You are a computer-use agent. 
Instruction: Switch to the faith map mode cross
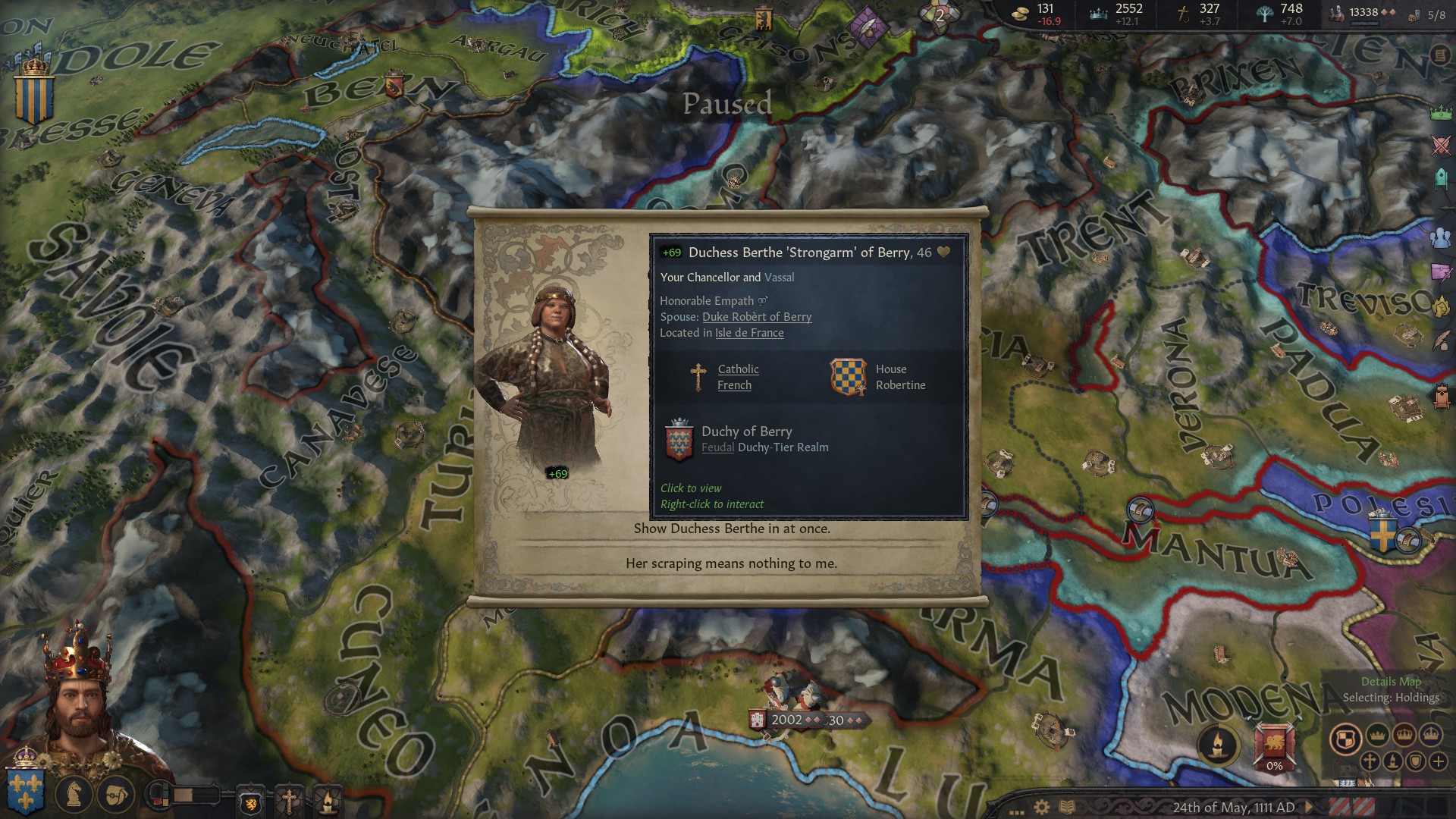pos(1370,761)
